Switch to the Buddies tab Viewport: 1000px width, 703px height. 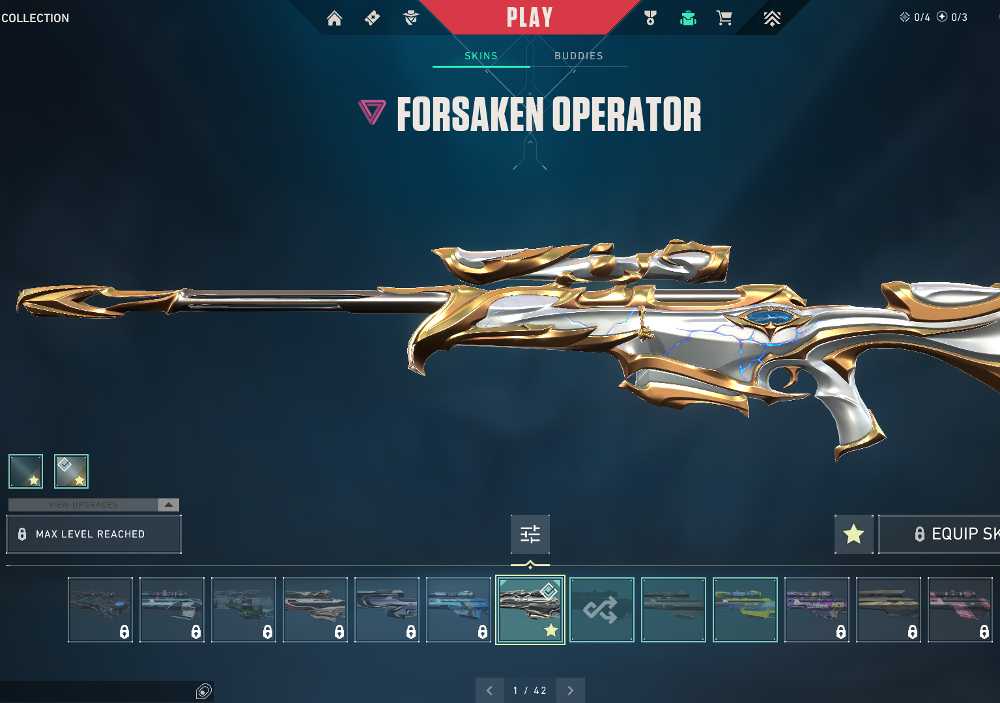(579, 56)
